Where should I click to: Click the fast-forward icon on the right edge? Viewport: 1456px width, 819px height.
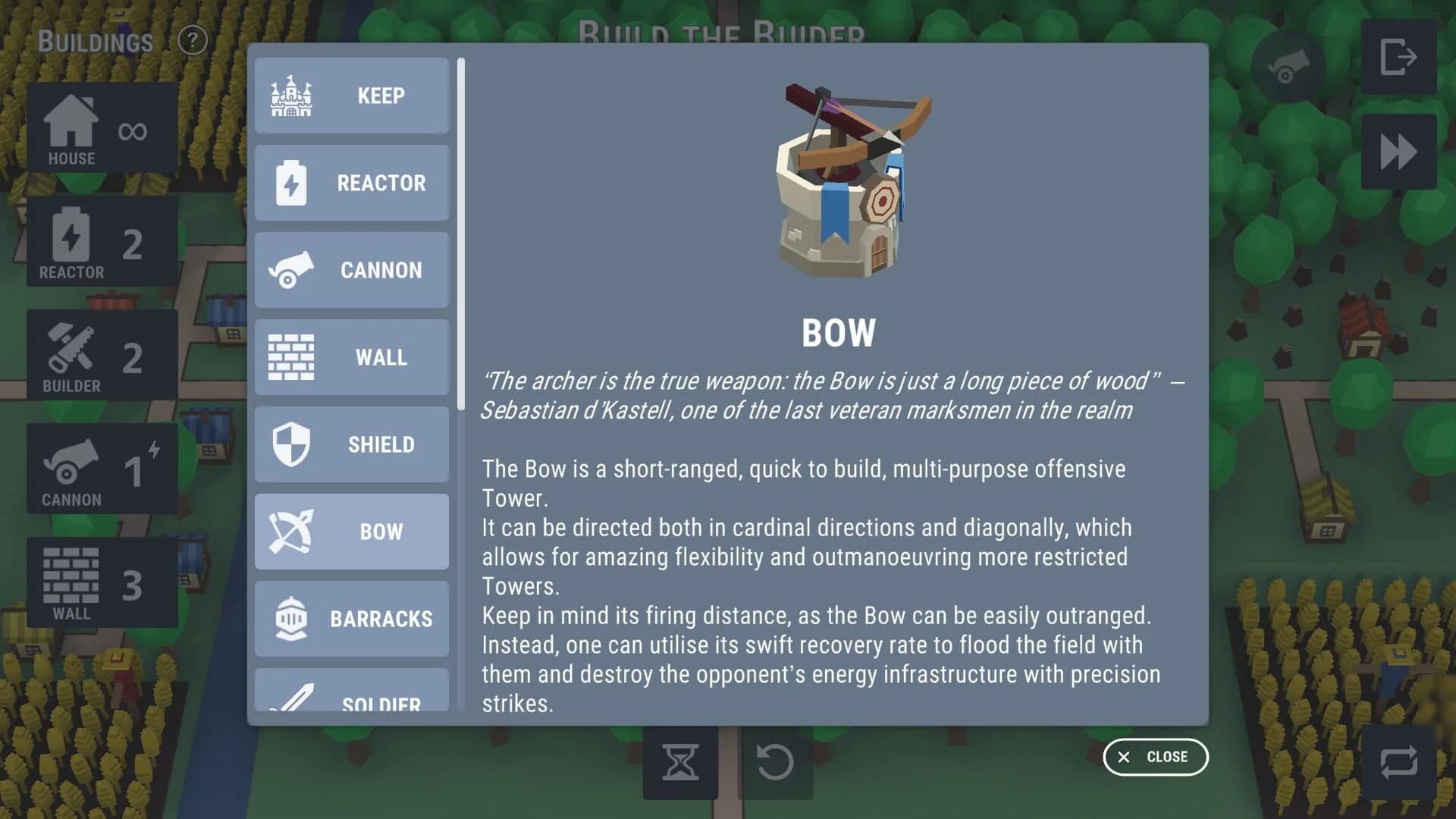point(1398,149)
